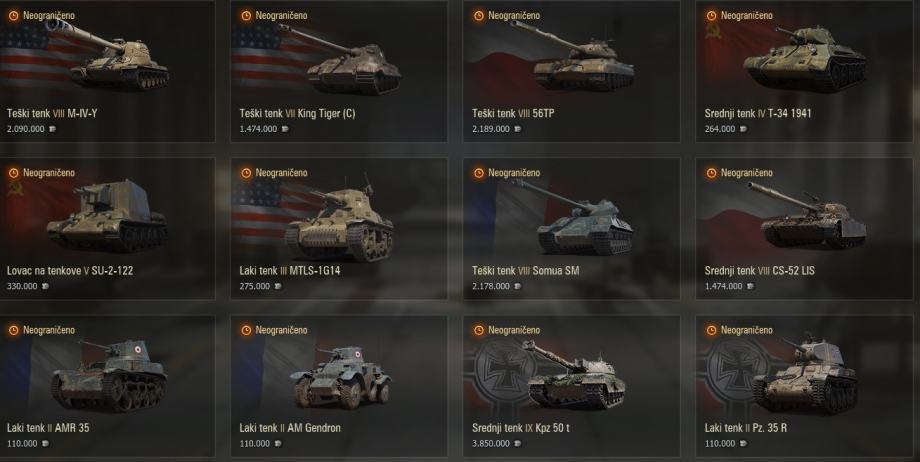This screenshot has width=920, height=462.
Task: View the Somua SM heavy tank offer
Action: click(573, 227)
